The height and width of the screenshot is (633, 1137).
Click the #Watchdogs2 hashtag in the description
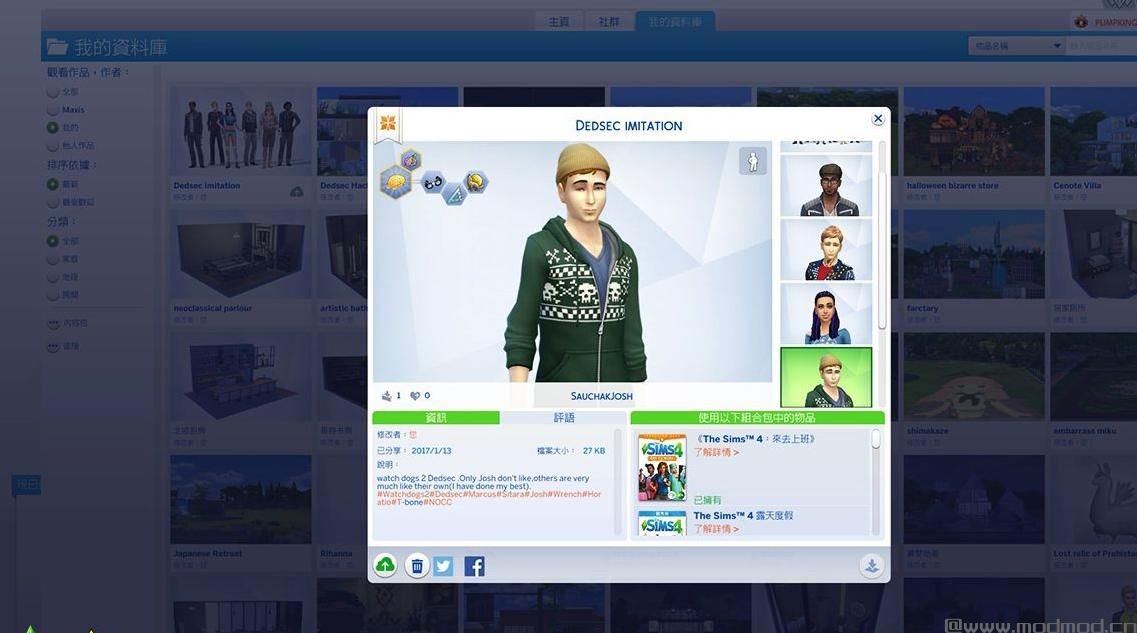click(403, 494)
